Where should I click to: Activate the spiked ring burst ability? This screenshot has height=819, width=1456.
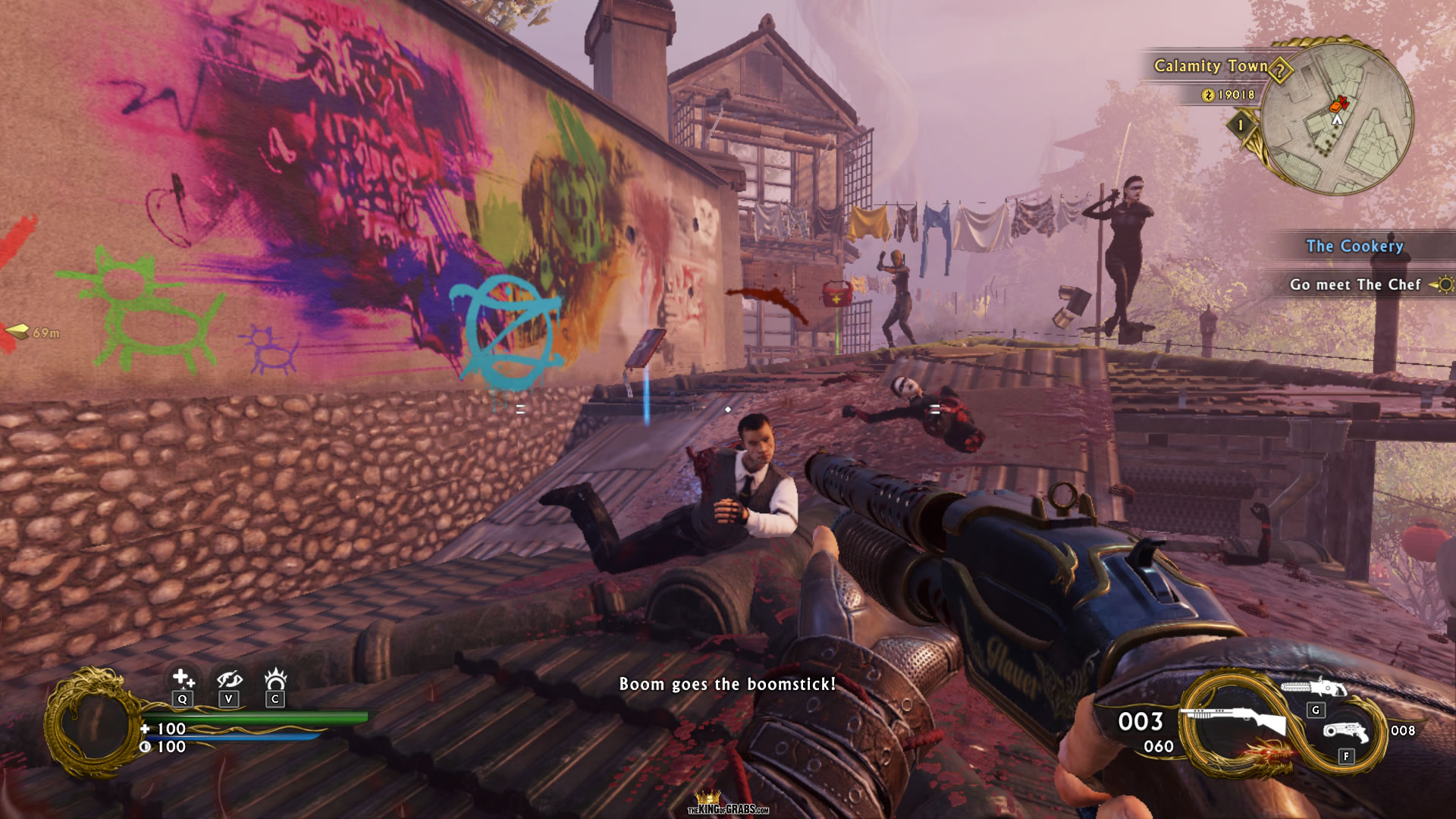click(275, 678)
